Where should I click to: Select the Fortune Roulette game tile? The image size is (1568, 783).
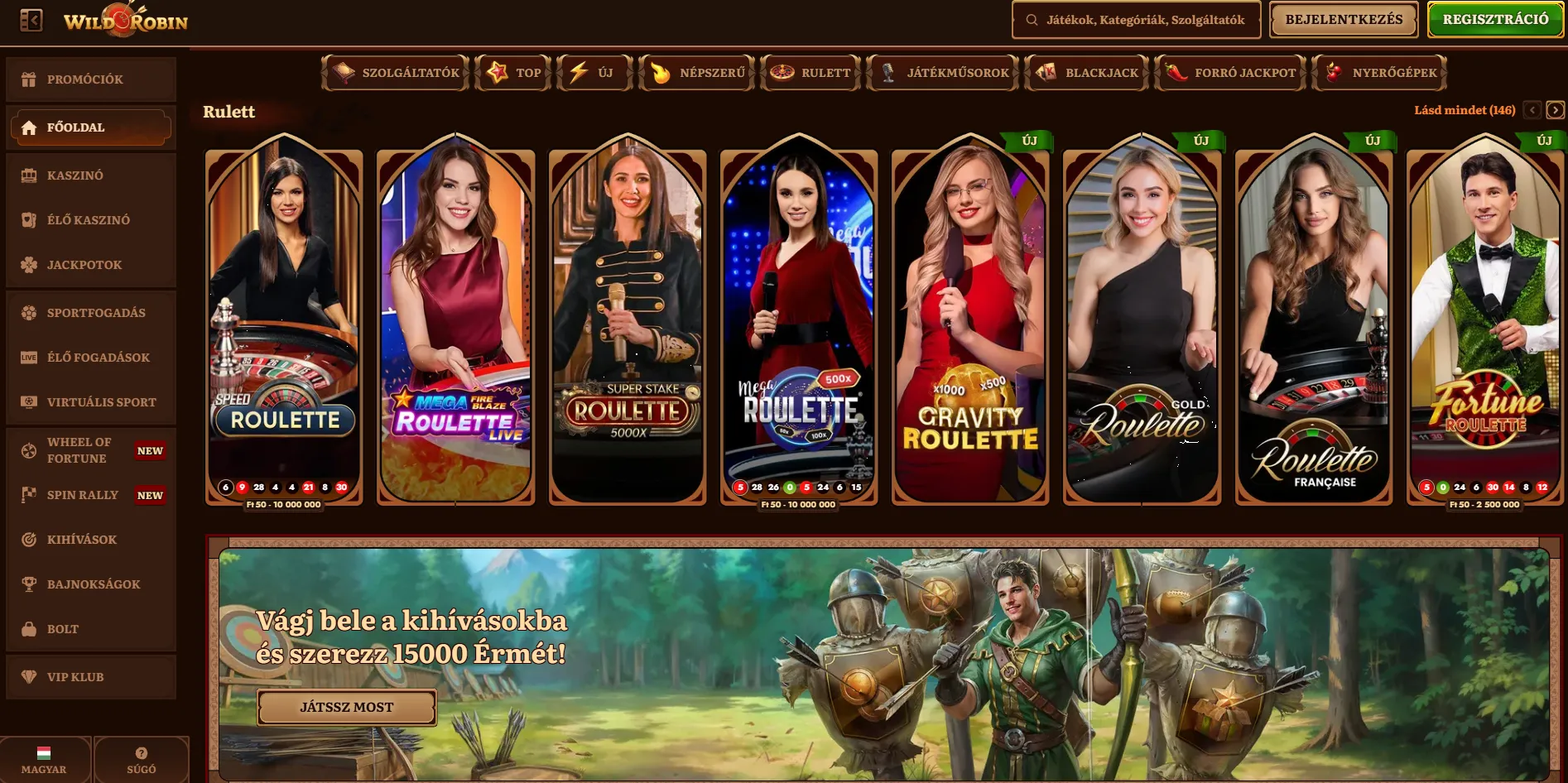pos(1484,323)
